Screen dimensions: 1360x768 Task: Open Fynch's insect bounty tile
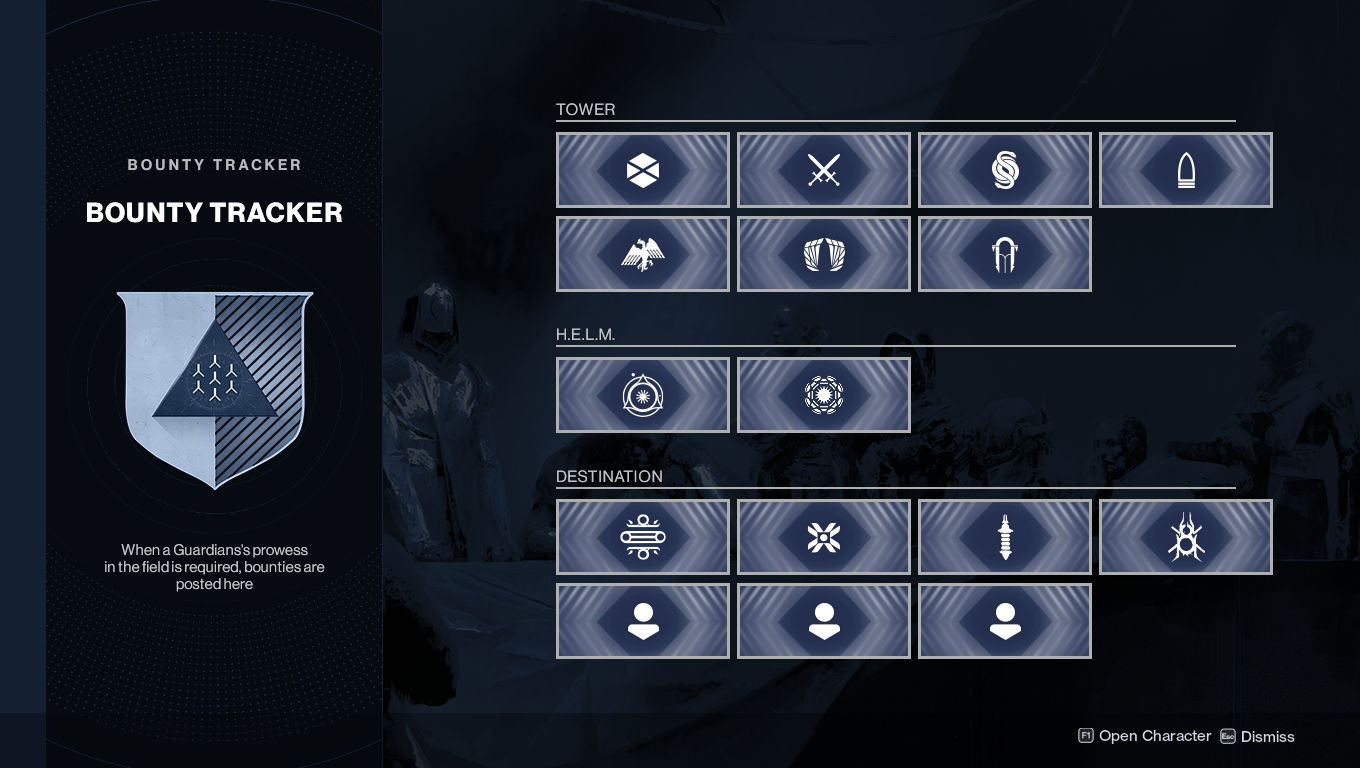[x=1186, y=537]
